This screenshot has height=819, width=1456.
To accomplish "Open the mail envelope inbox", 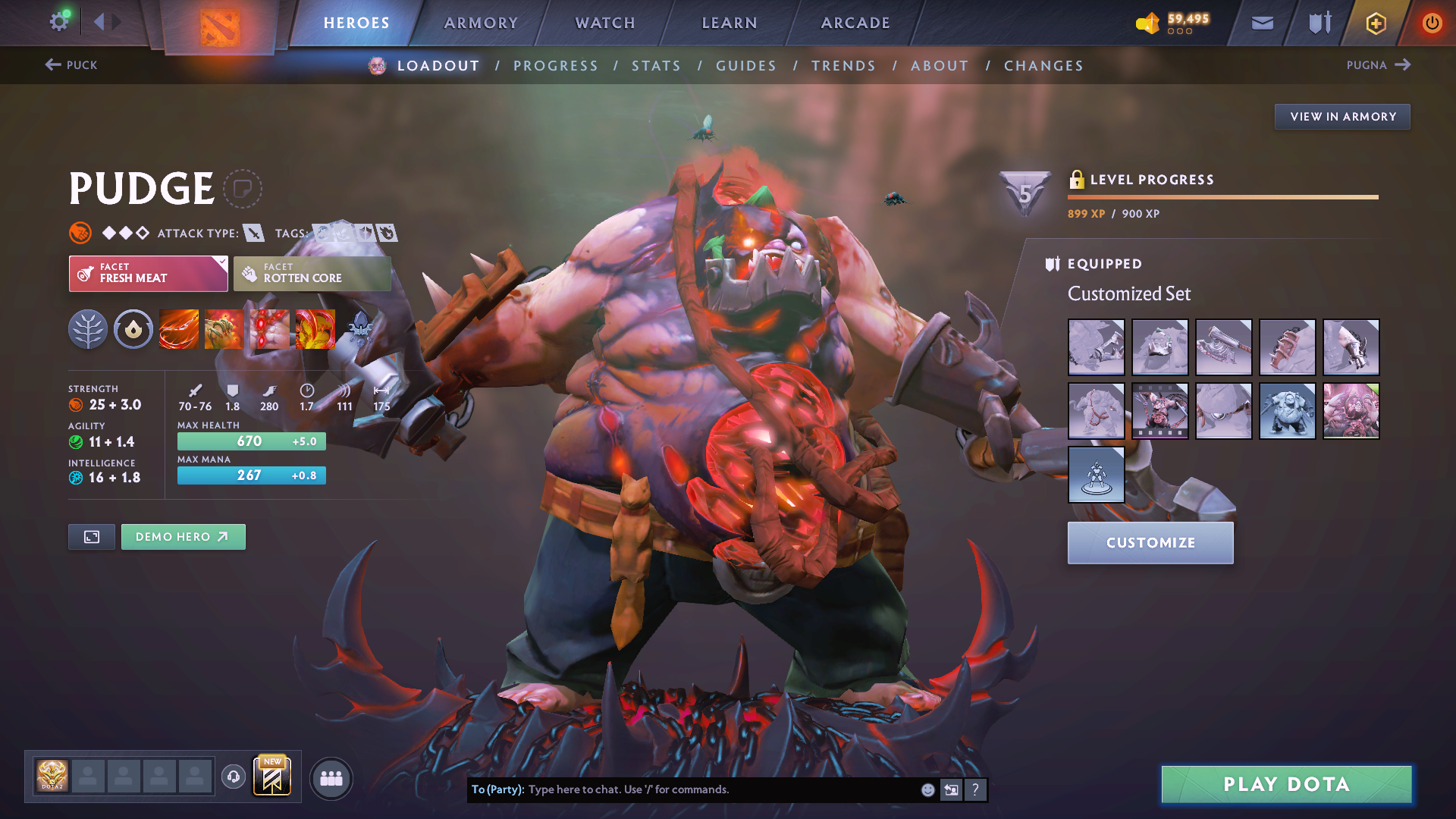I will pyautogui.click(x=1262, y=23).
